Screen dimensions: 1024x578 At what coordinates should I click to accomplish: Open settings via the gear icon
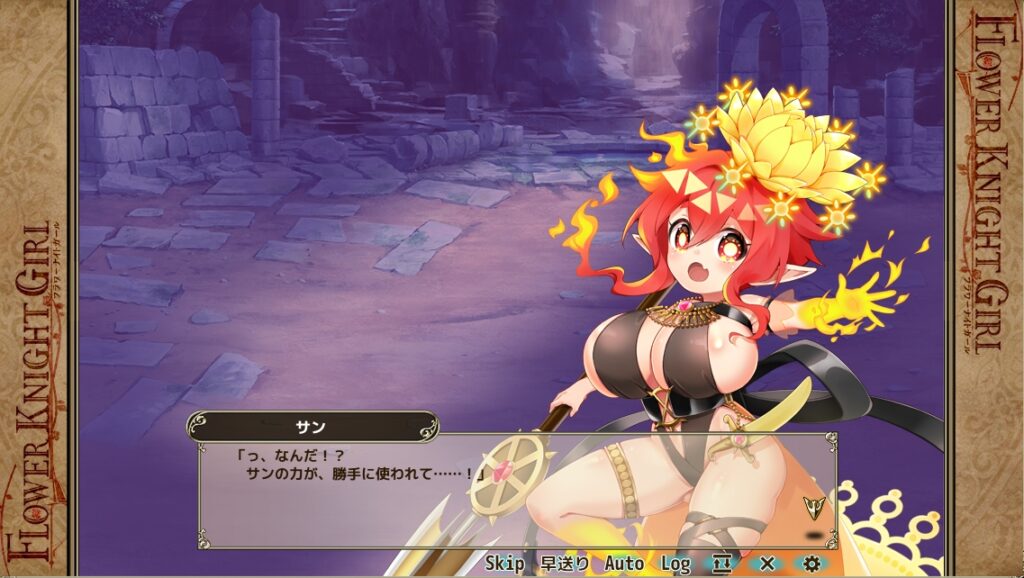[811, 564]
